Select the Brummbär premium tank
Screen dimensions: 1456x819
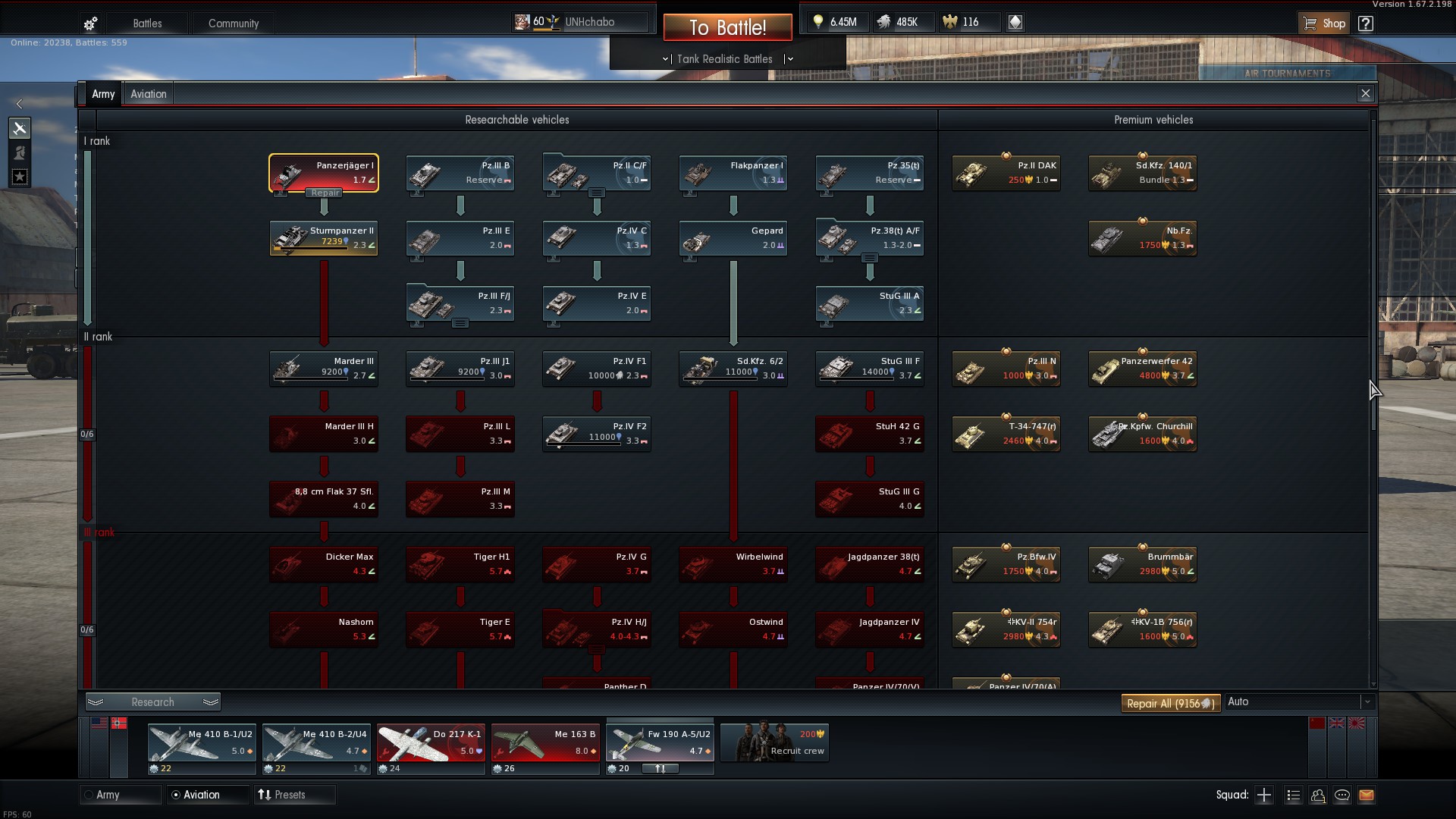1143,564
